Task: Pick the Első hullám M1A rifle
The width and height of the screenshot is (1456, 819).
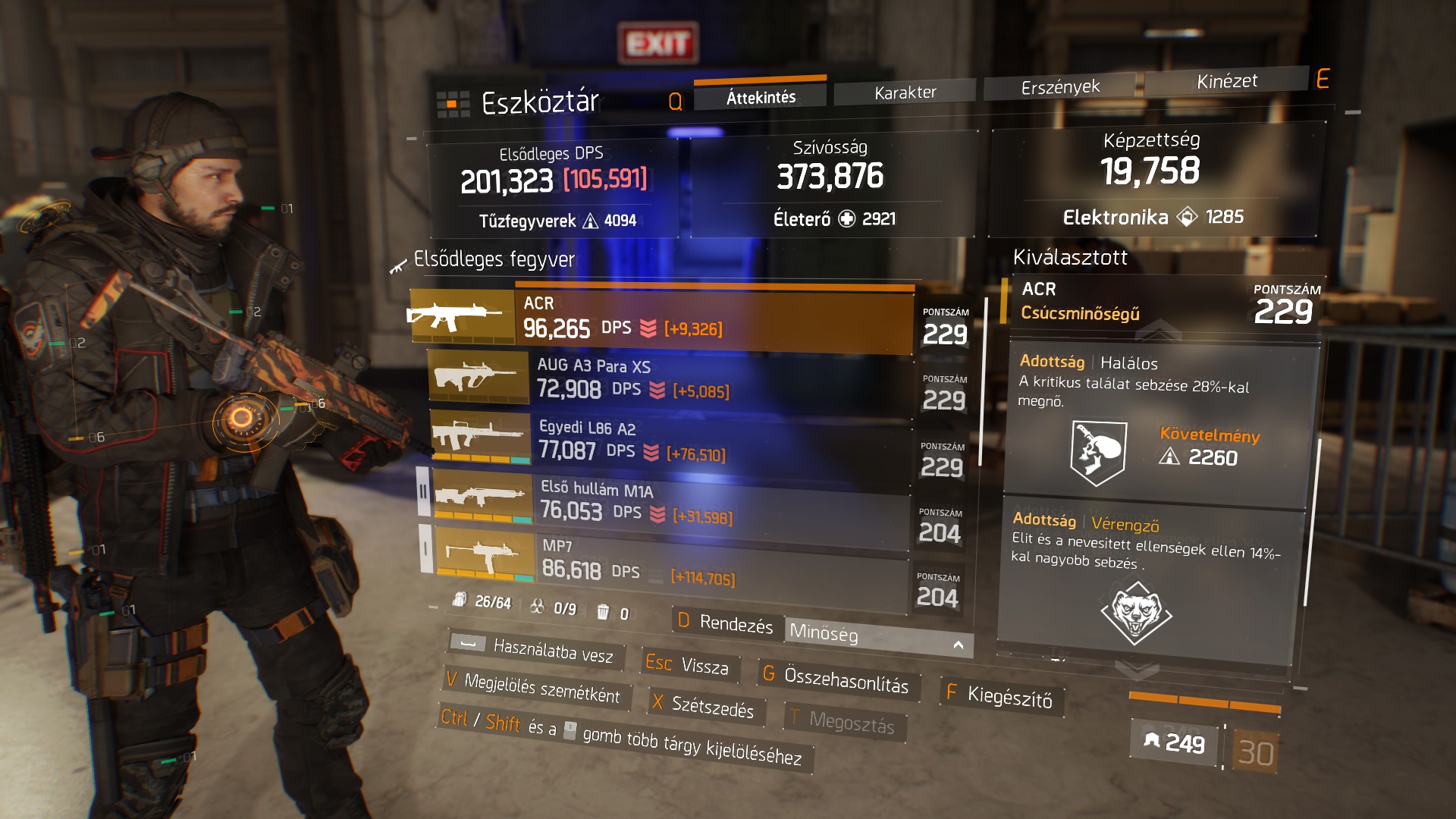Action: pos(667,502)
